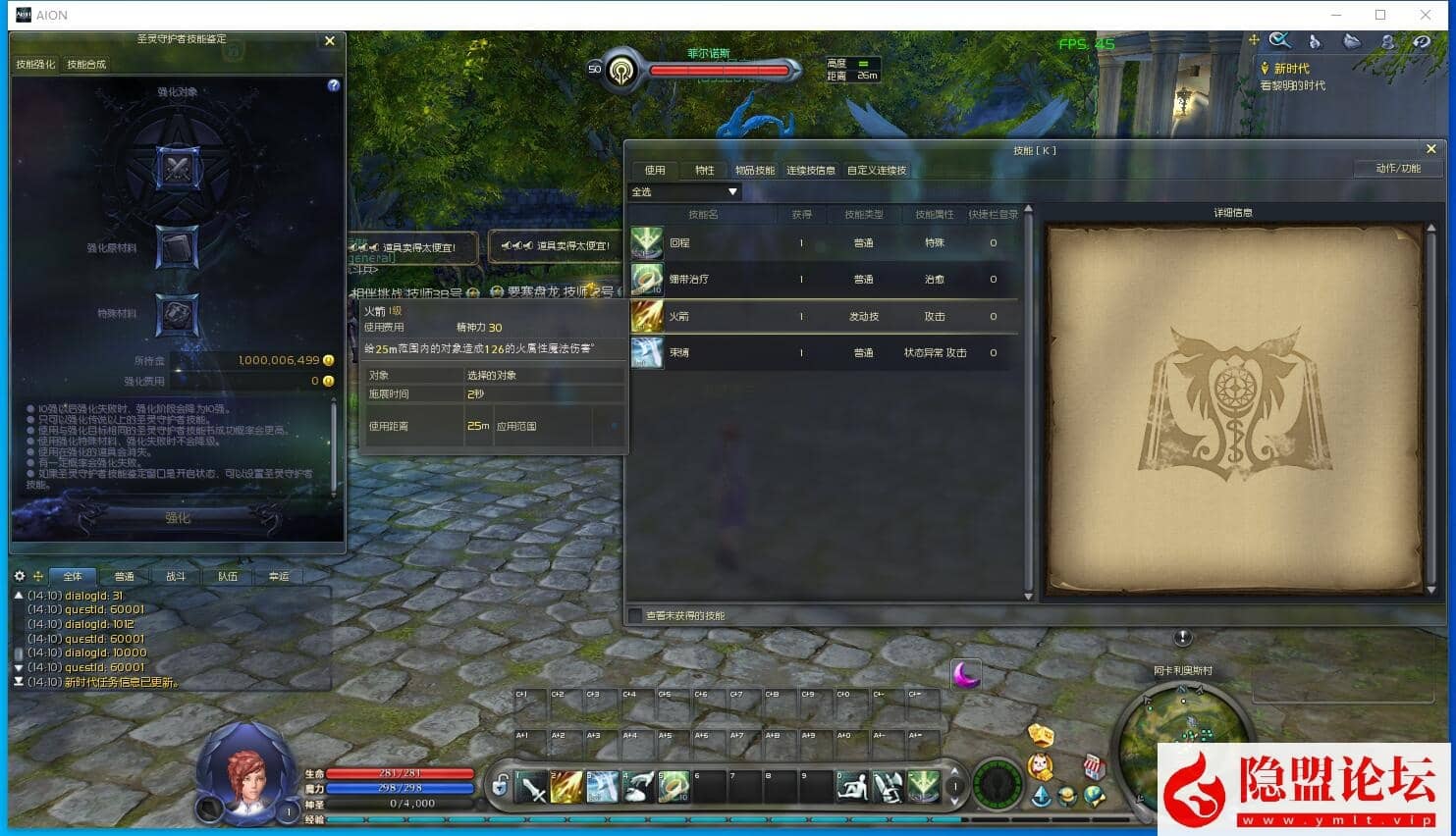Open the shop stall icon
The height and width of the screenshot is (836, 1456).
pyautogui.click(x=1094, y=766)
